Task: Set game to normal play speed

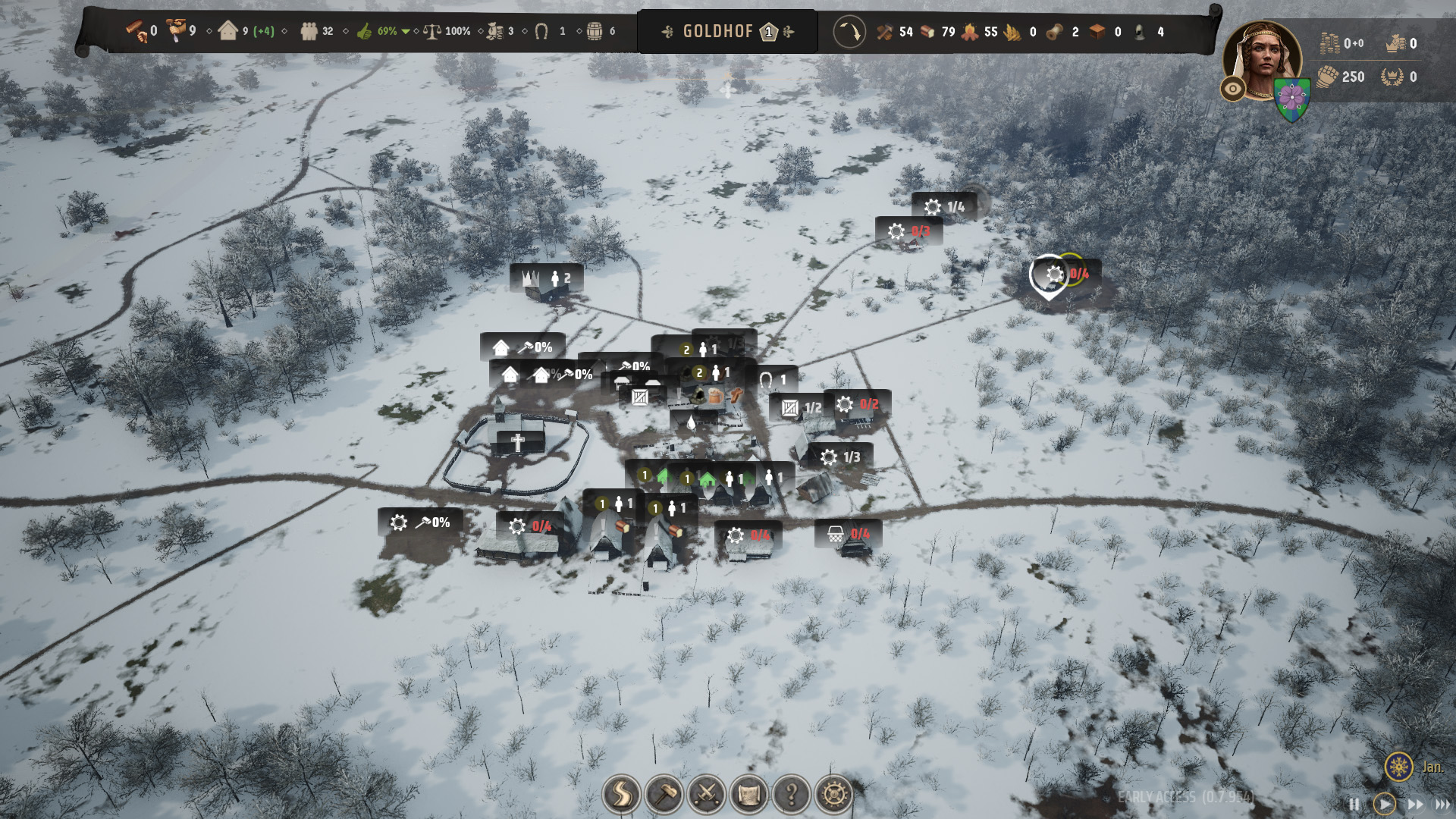Action: (1384, 804)
